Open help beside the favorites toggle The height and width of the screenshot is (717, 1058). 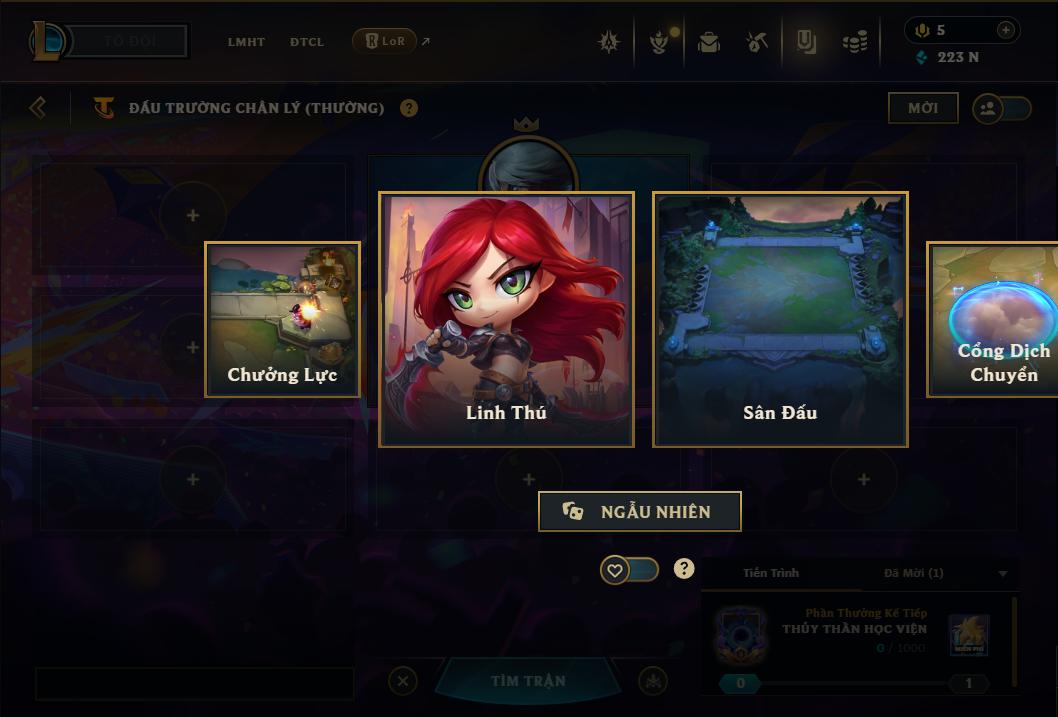click(x=684, y=569)
